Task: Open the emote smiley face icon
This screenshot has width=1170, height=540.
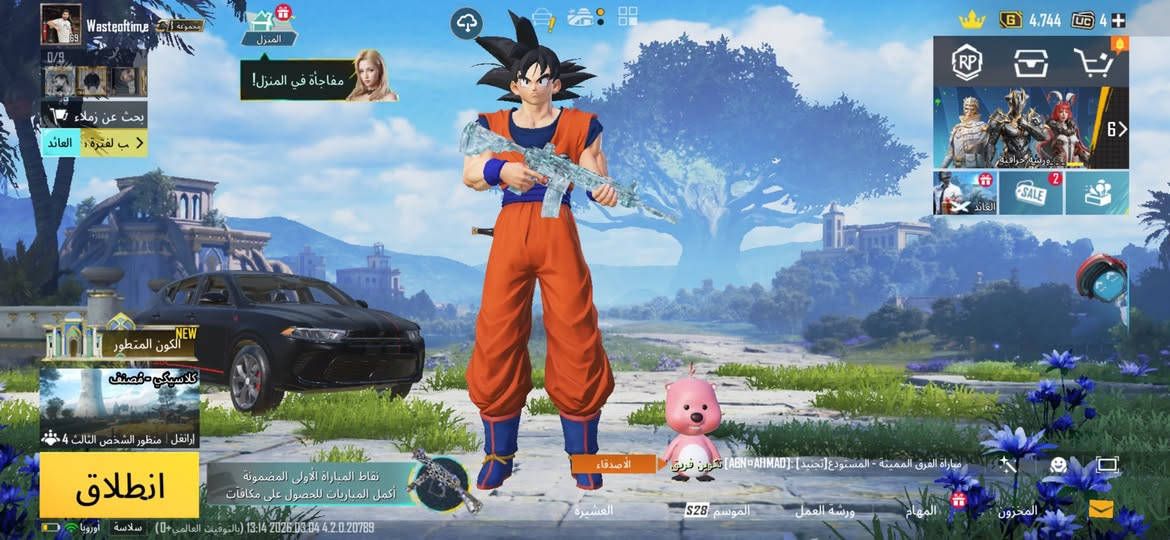Action: tap(1058, 465)
